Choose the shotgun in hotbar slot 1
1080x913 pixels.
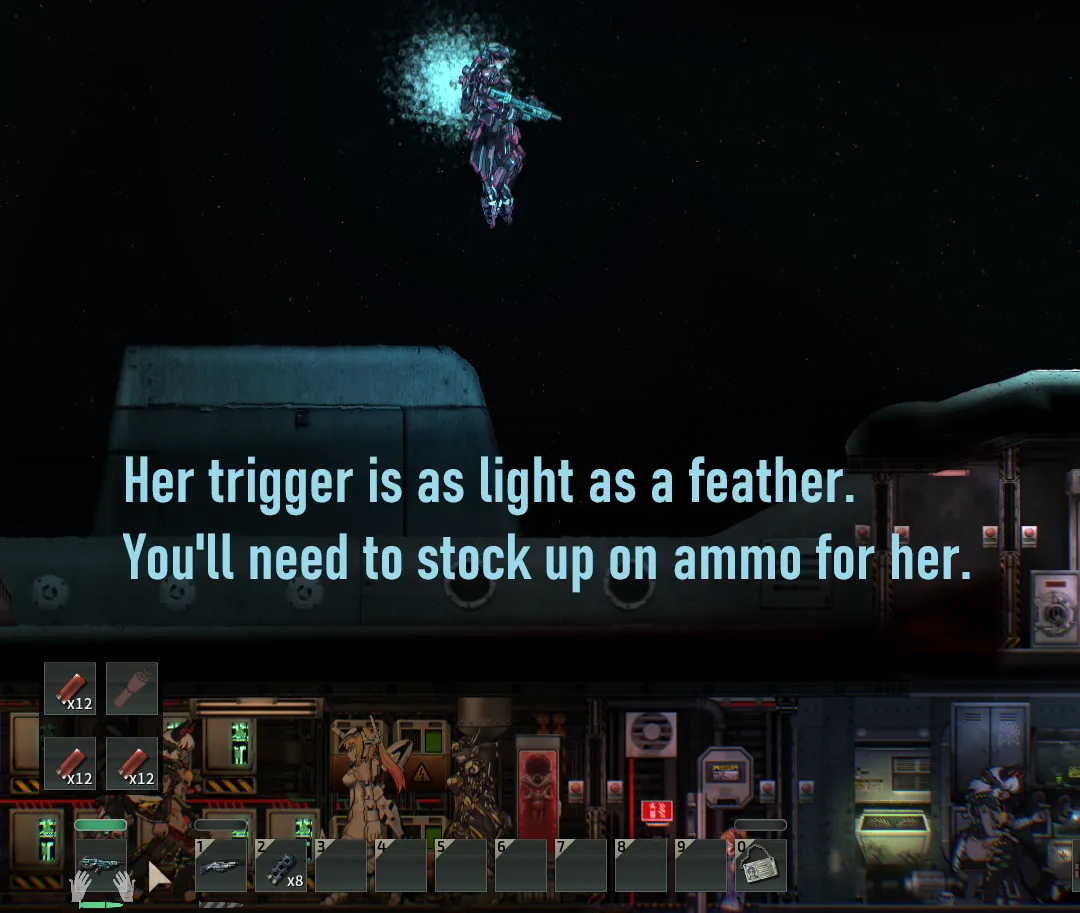click(x=220, y=865)
